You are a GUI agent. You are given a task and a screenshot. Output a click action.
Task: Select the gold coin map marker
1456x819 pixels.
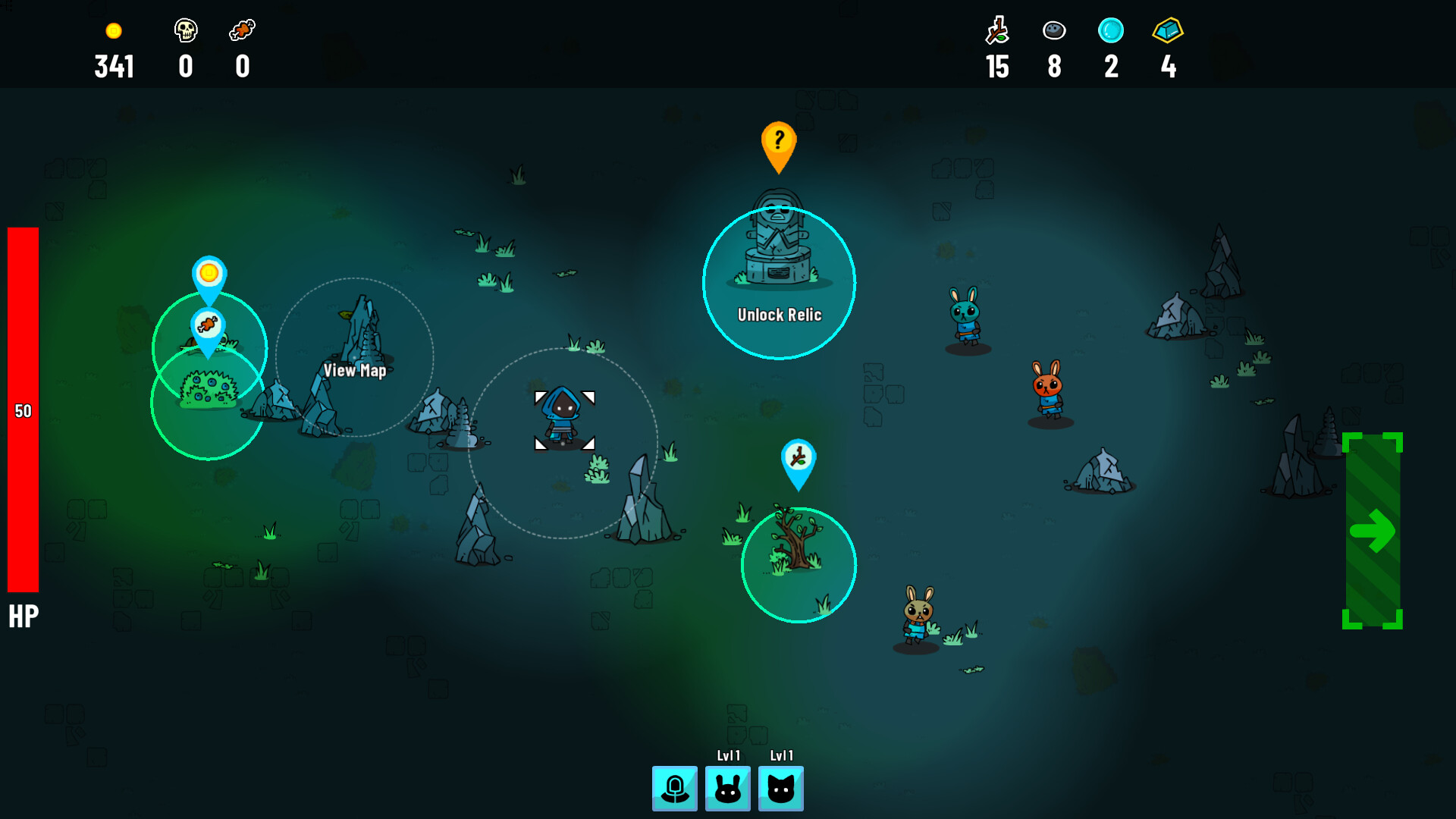coord(209,274)
